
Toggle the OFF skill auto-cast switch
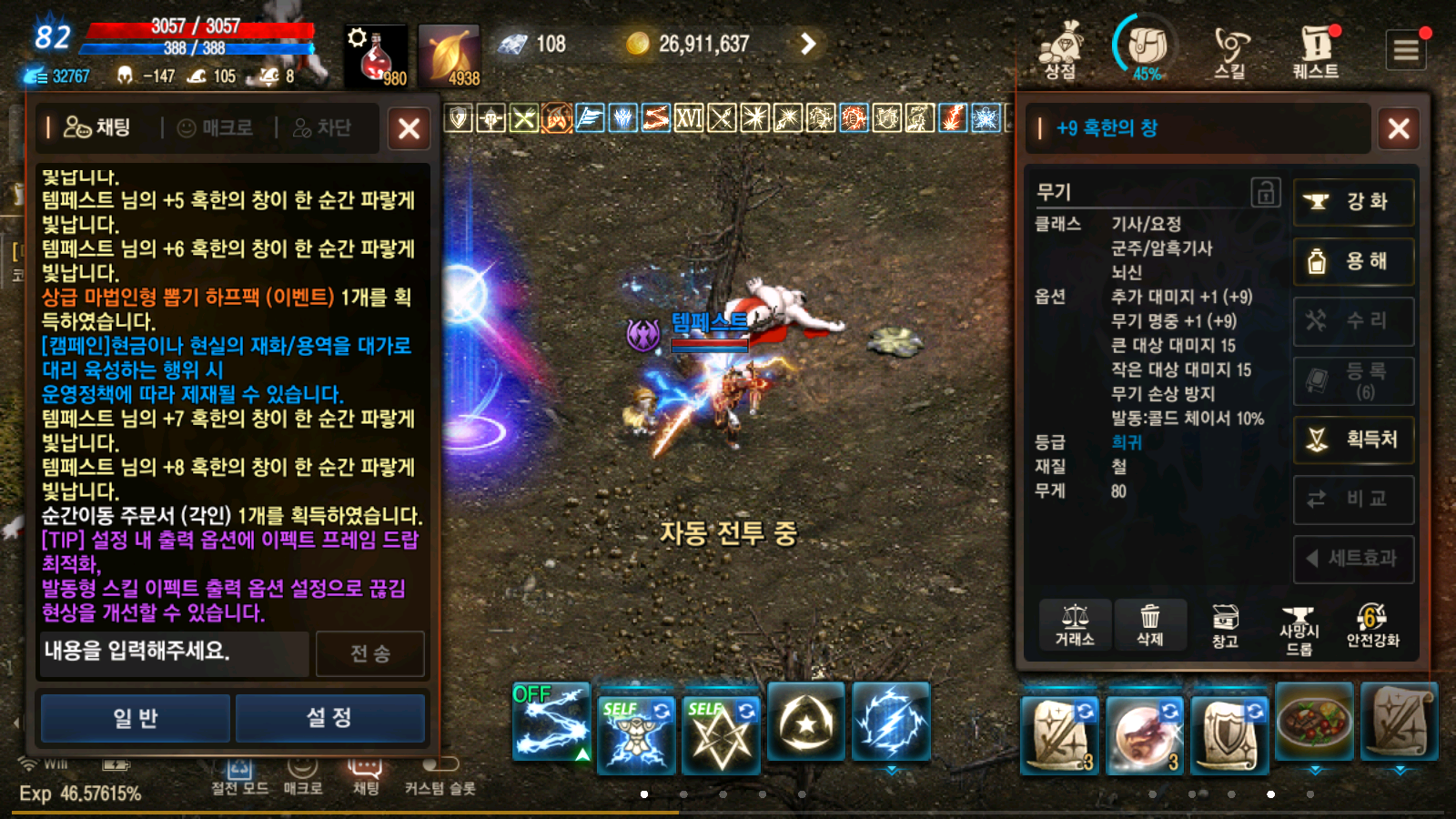[531, 693]
